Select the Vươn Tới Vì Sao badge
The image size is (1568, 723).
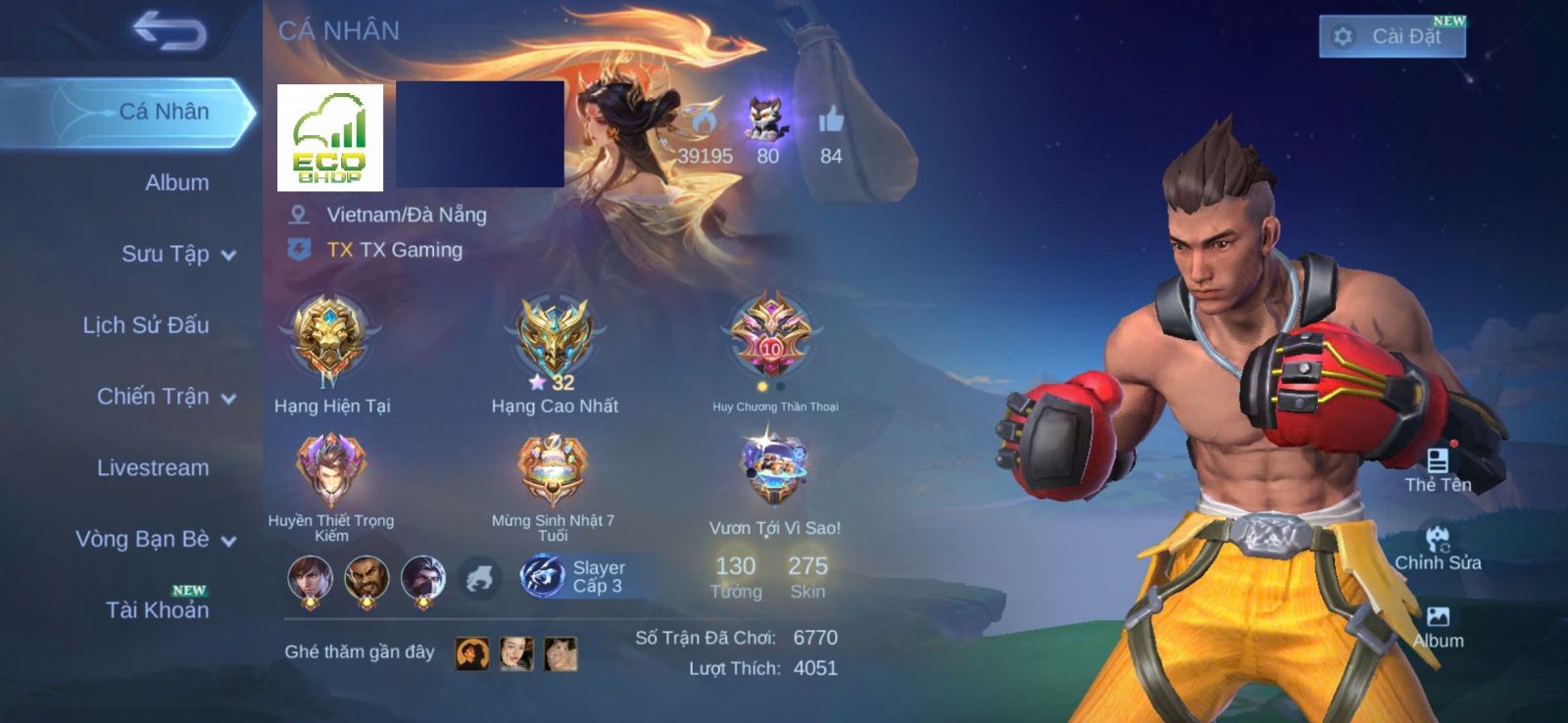coord(774,470)
